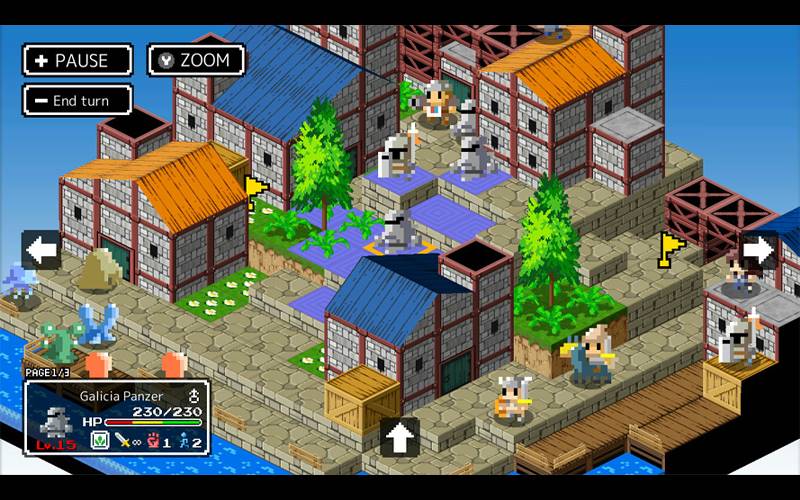End the current turn
Viewport: 800px width, 500px height.
click(x=77, y=101)
